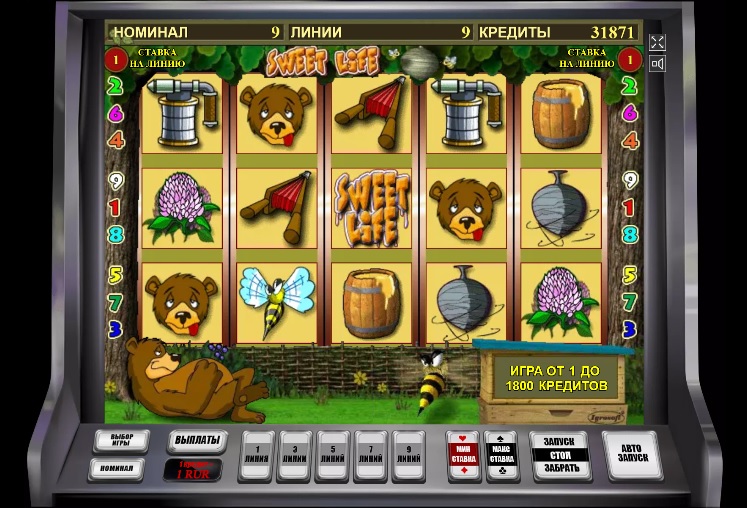Activate the 5 линий button
Viewport: 747px width, 508px height.
333,454
